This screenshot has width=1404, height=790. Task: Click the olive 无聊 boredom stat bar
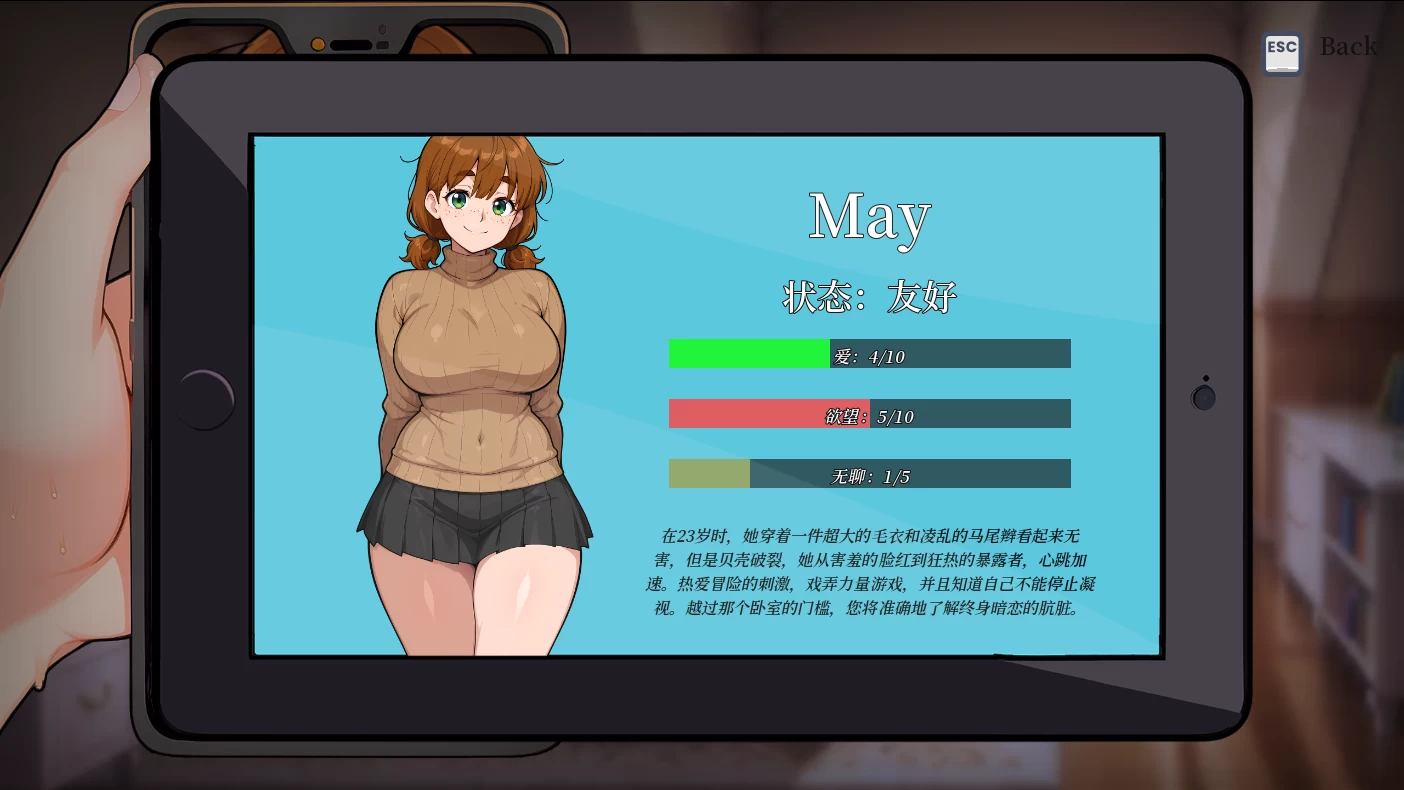click(x=708, y=473)
